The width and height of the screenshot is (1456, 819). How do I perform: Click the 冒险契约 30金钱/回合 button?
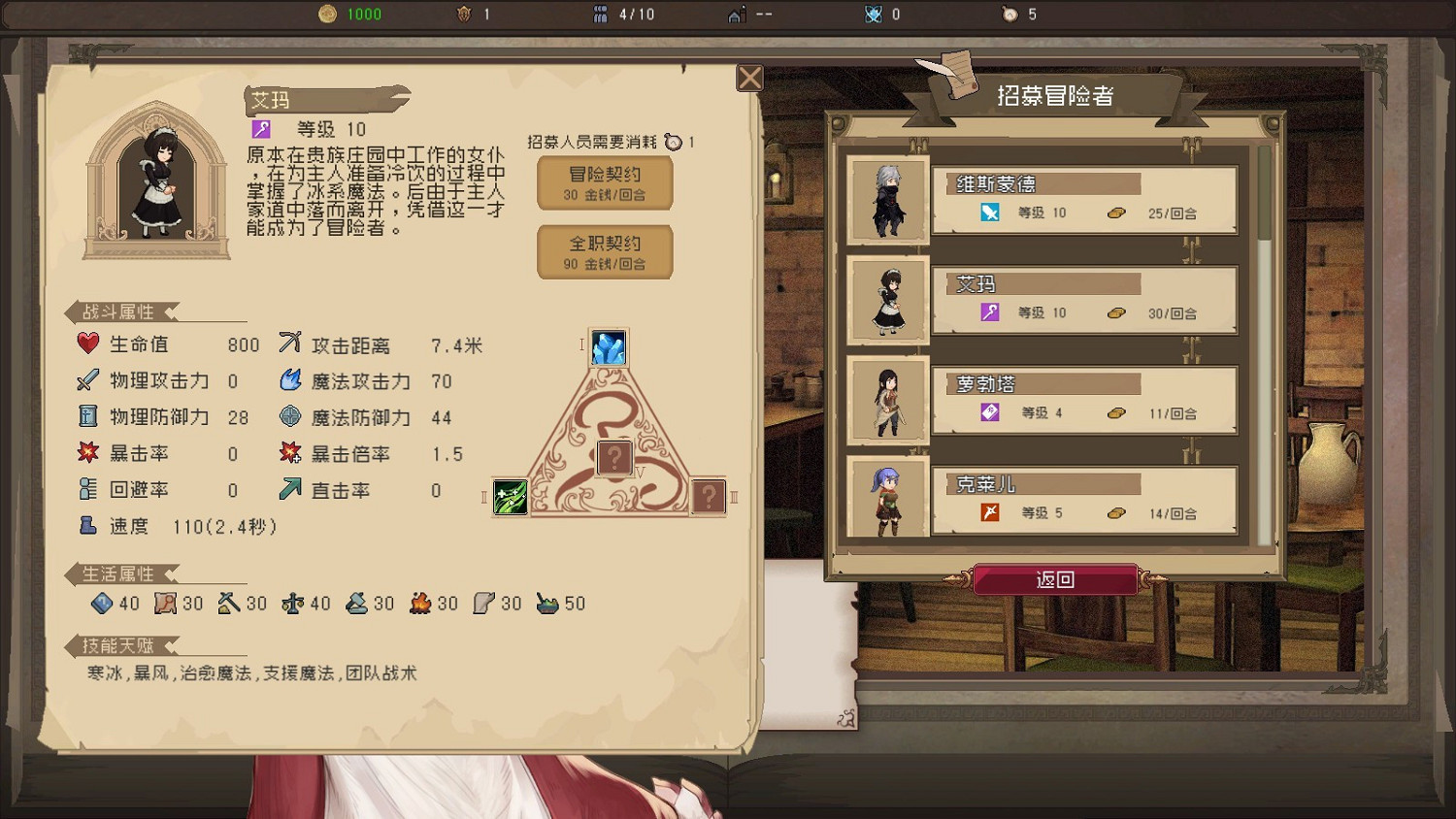click(604, 182)
